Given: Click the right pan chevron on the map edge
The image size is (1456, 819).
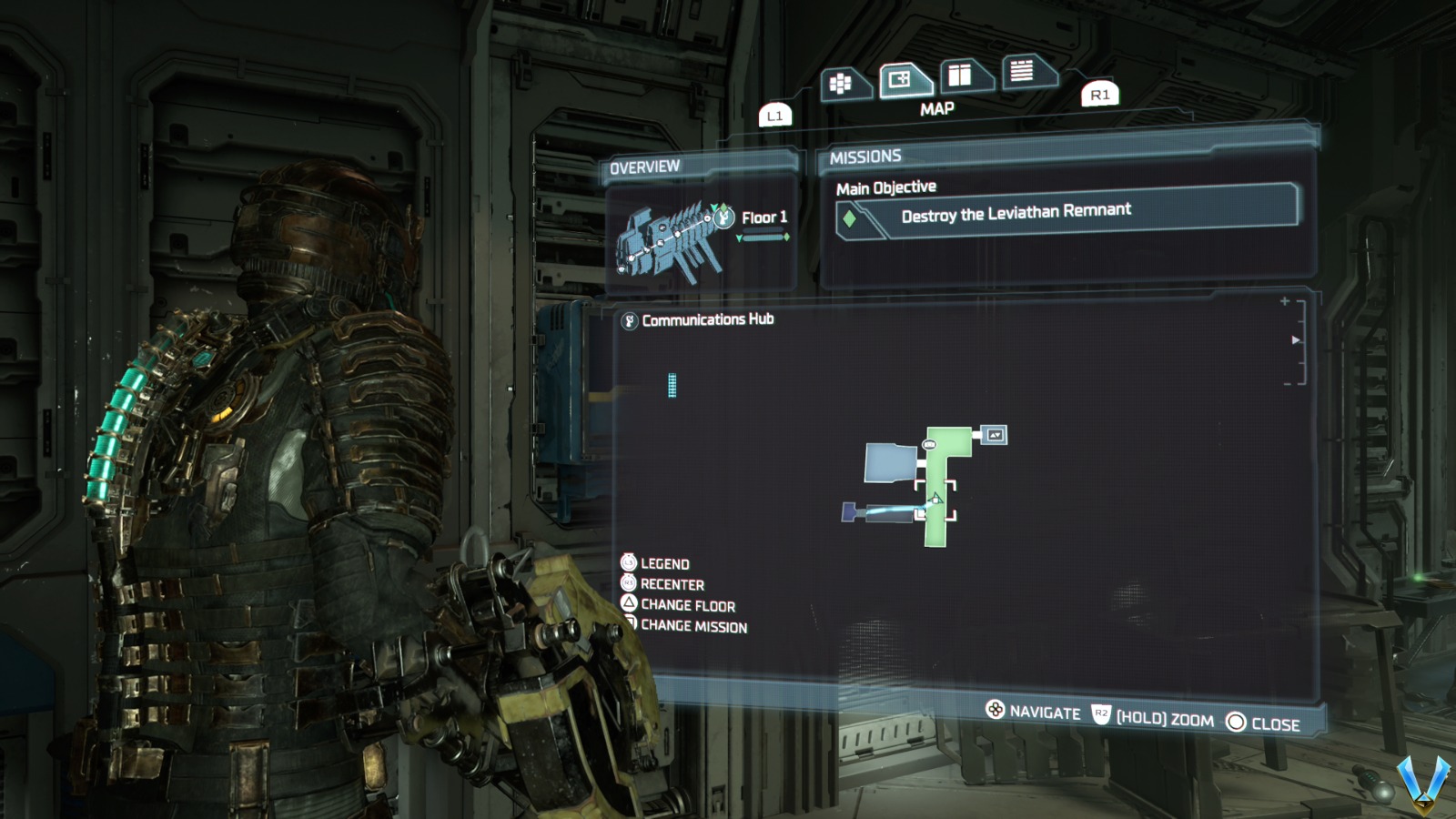Looking at the screenshot, I should pos(1295,340).
